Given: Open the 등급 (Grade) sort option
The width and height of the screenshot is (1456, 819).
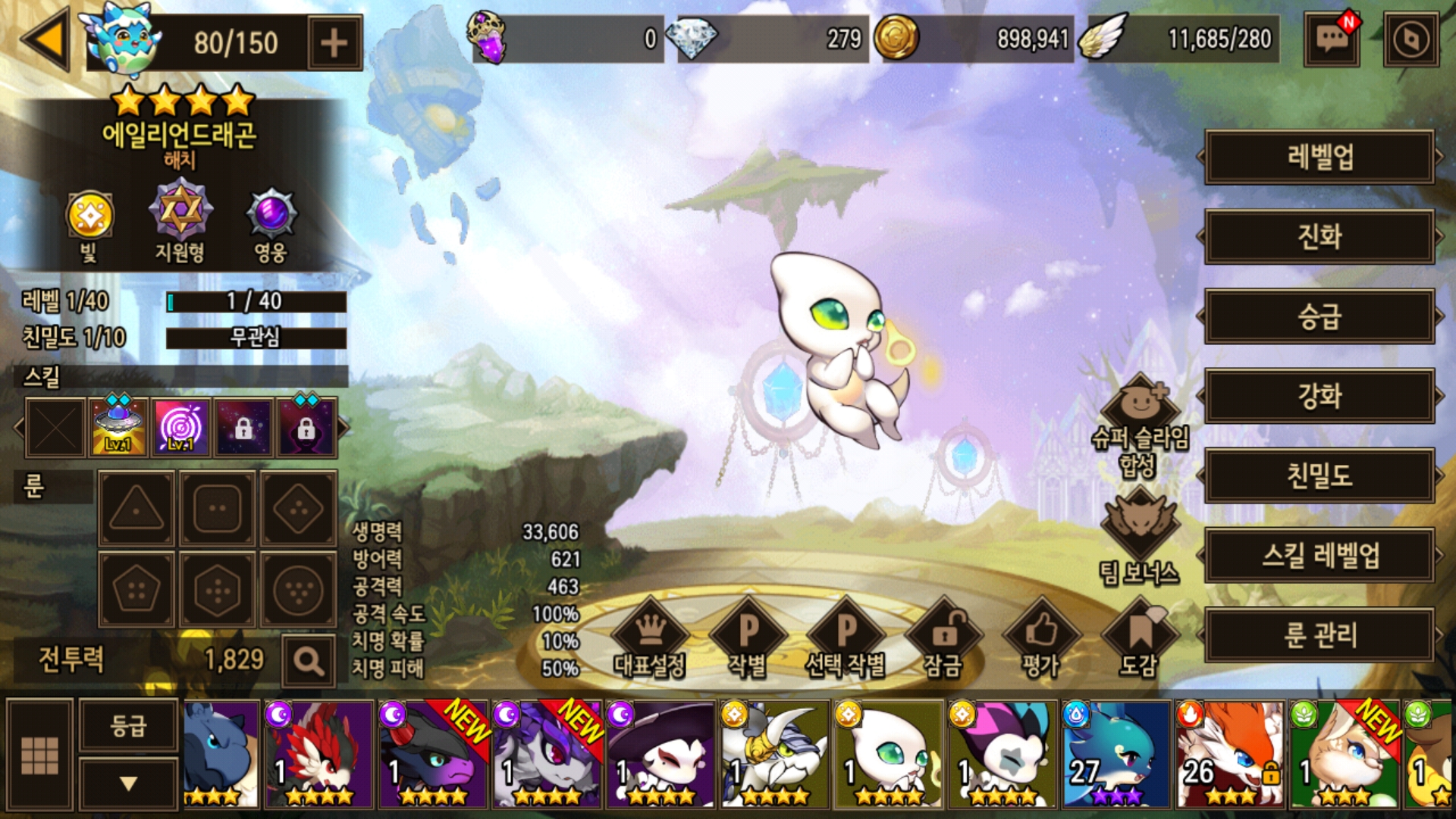Looking at the screenshot, I should point(128,726).
